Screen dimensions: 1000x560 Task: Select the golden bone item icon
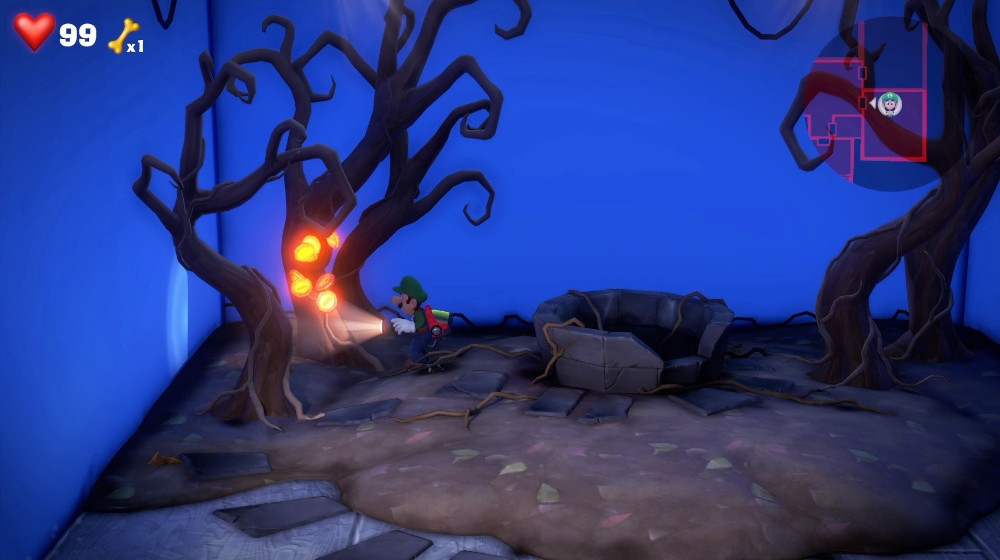(122, 36)
